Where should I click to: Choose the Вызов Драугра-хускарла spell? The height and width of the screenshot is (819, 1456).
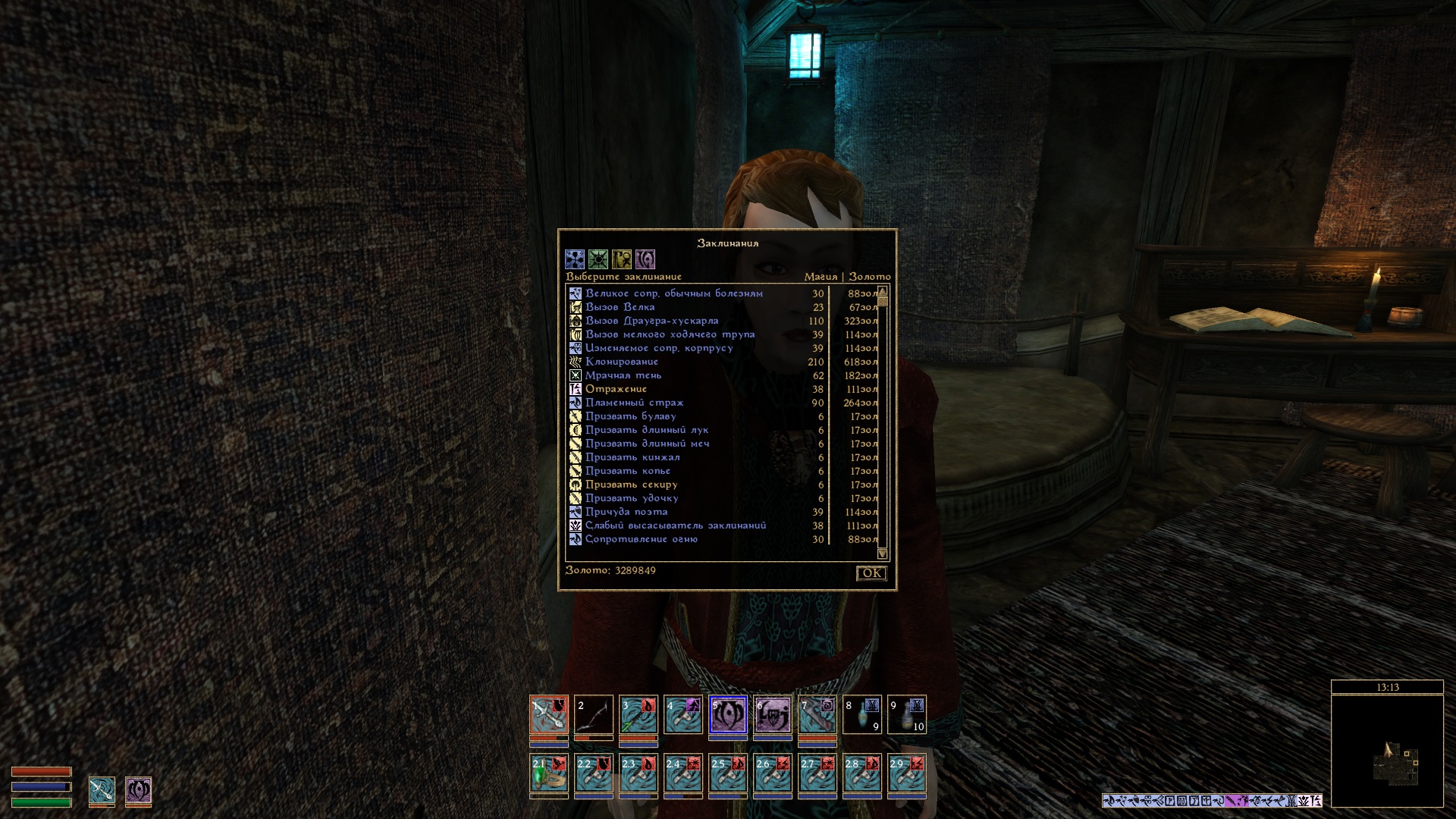651,321
